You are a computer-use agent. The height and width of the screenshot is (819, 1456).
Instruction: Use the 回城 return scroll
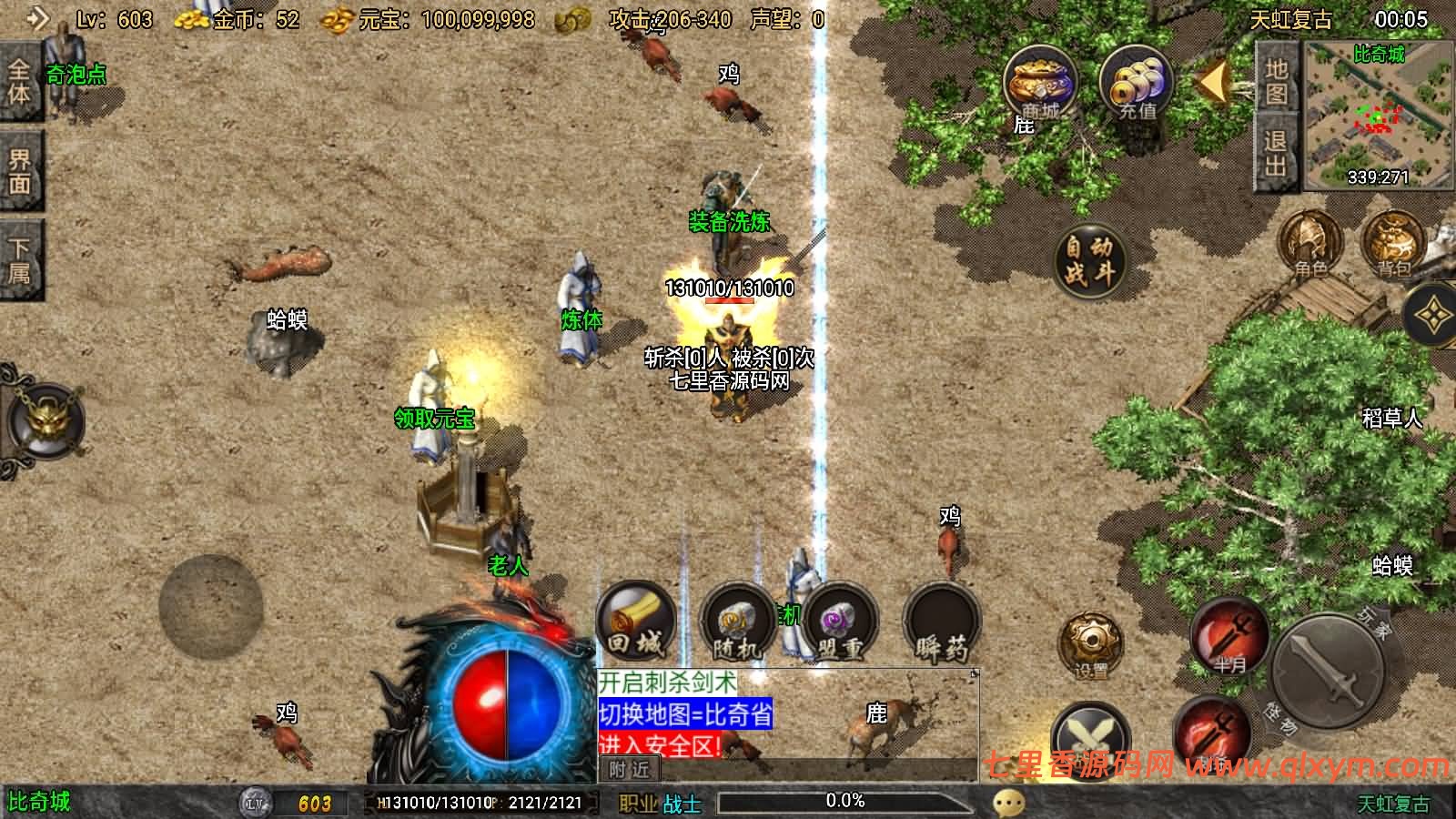635,623
